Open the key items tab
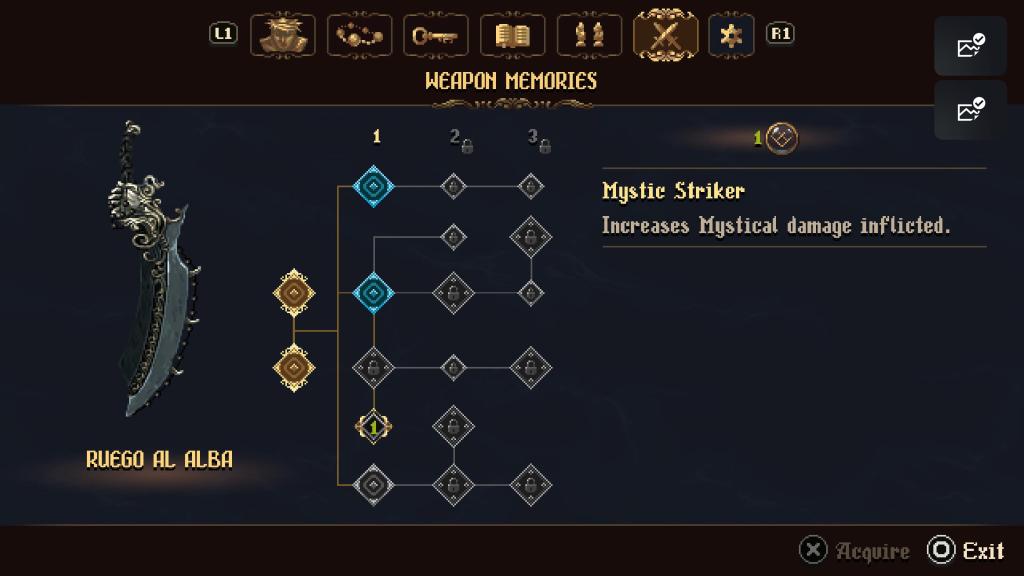The height and width of the screenshot is (576, 1024). (435, 36)
